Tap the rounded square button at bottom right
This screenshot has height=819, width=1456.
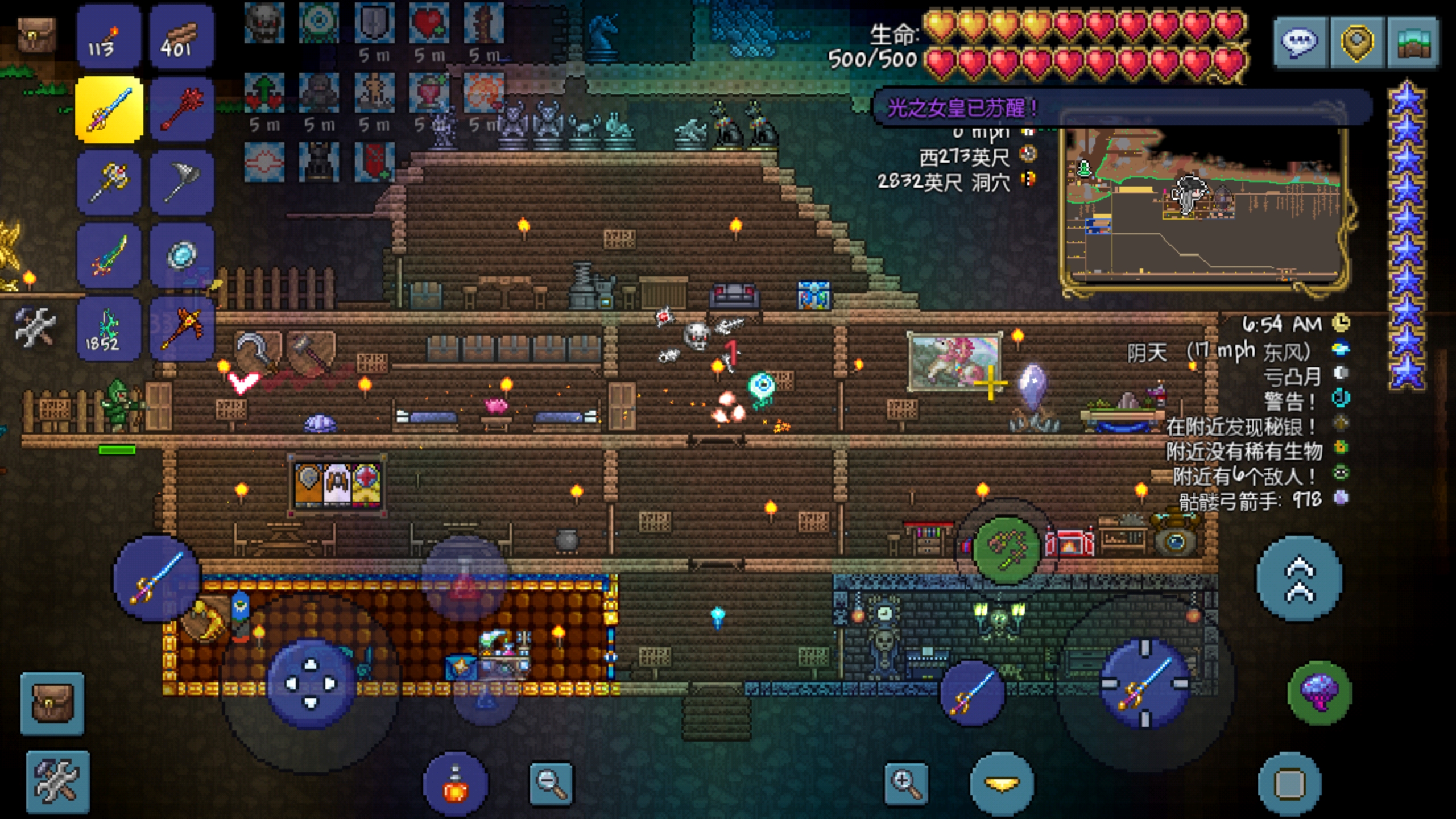1289,784
